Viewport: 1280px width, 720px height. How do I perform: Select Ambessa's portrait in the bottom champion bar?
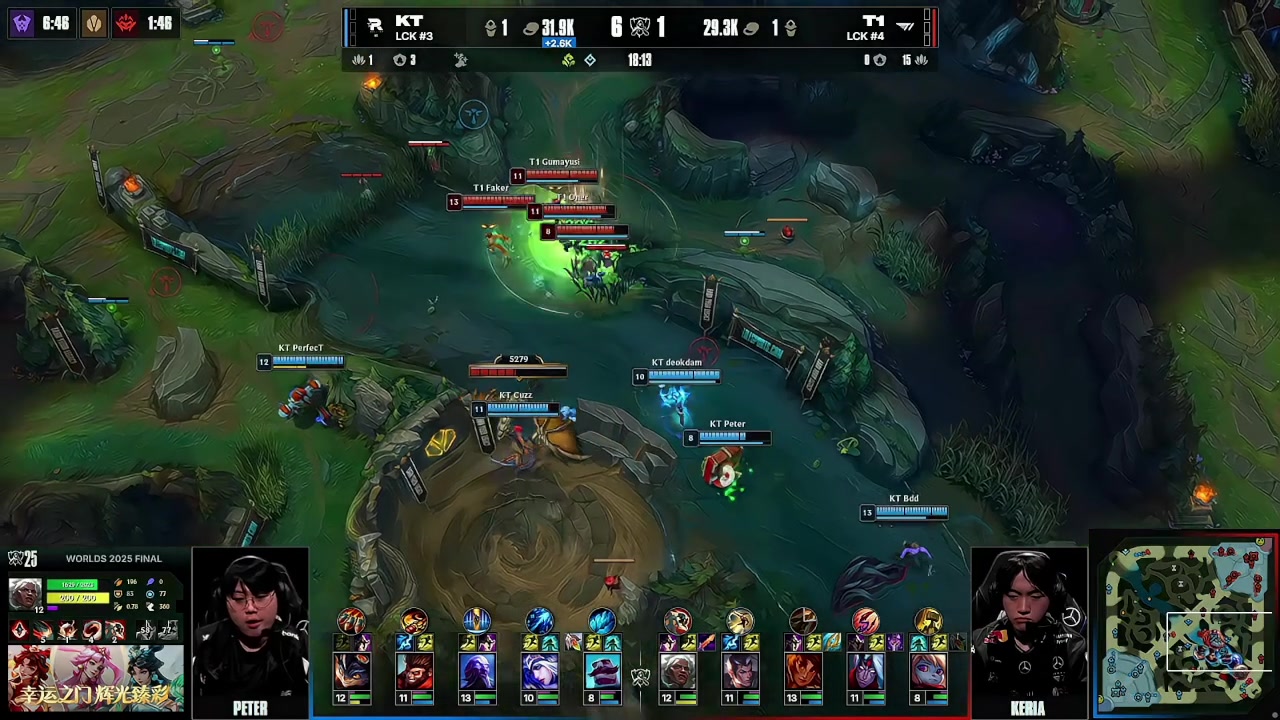click(x=678, y=671)
